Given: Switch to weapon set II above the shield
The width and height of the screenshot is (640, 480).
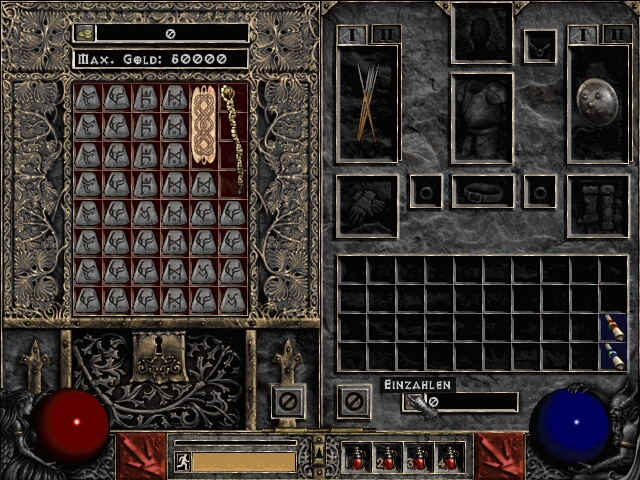Looking at the screenshot, I should (x=616, y=35).
